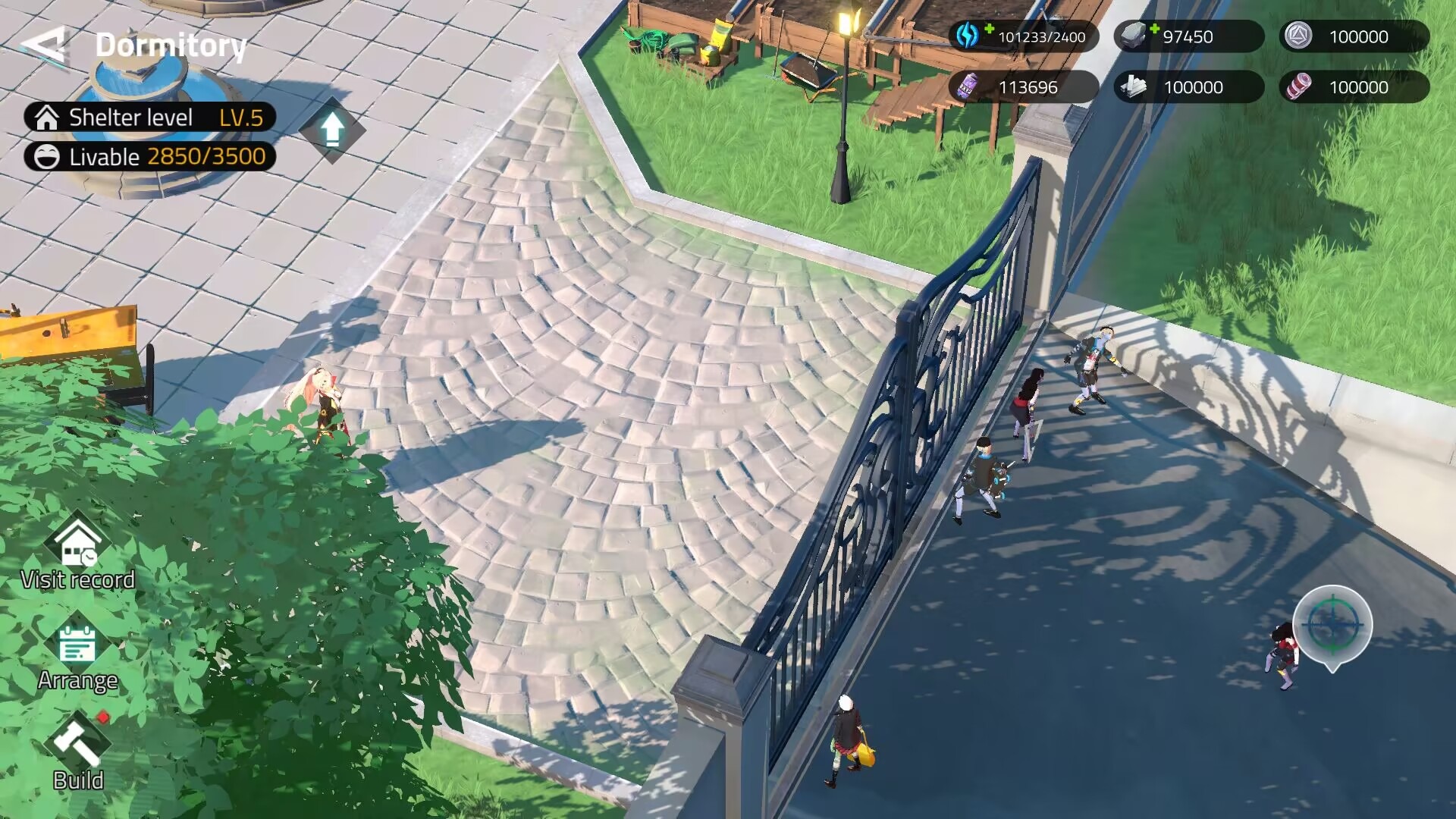View the Livable 2850/3500 rating details
1456x819 pixels.
click(x=149, y=157)
